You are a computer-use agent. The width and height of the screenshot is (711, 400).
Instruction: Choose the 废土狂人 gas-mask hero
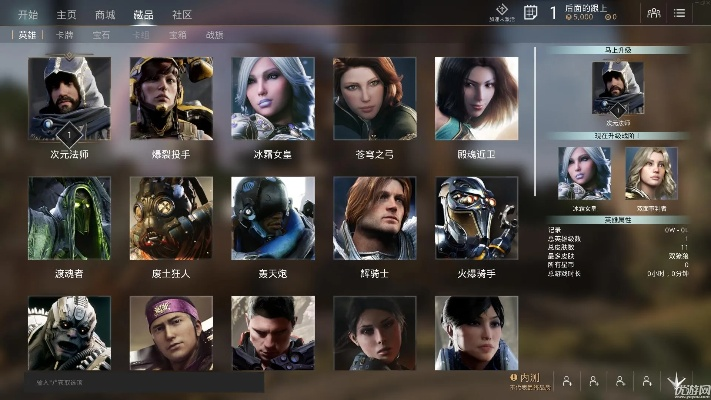point(171,218)
